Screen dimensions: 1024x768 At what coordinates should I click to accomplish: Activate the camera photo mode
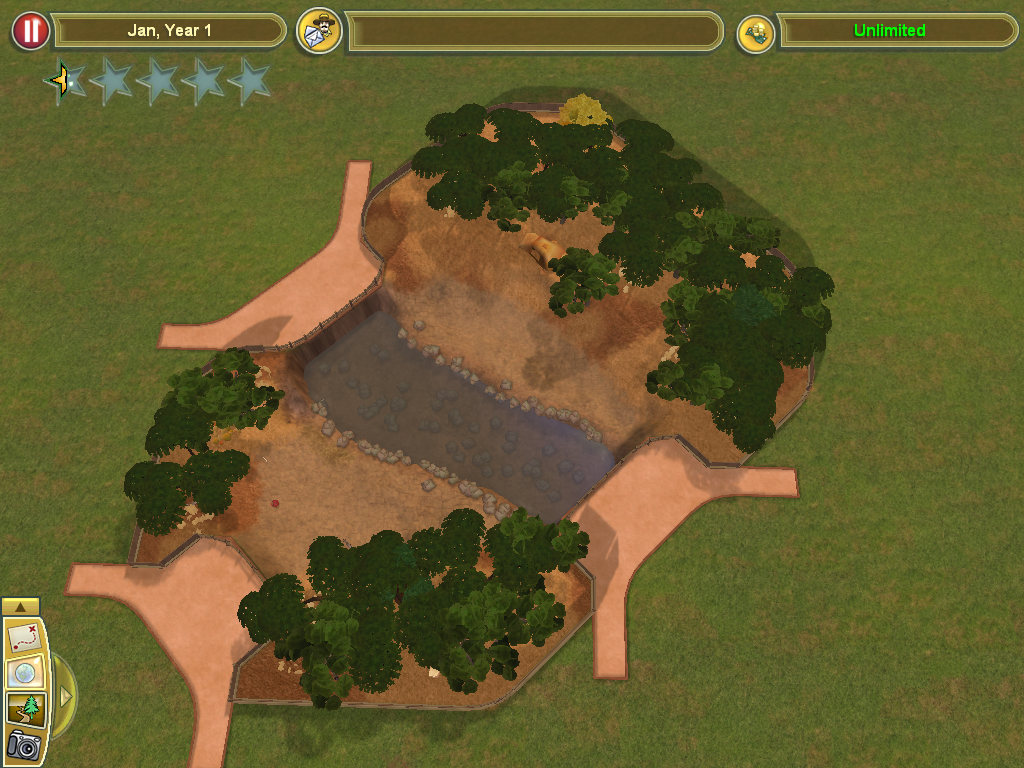click(23, 745)
